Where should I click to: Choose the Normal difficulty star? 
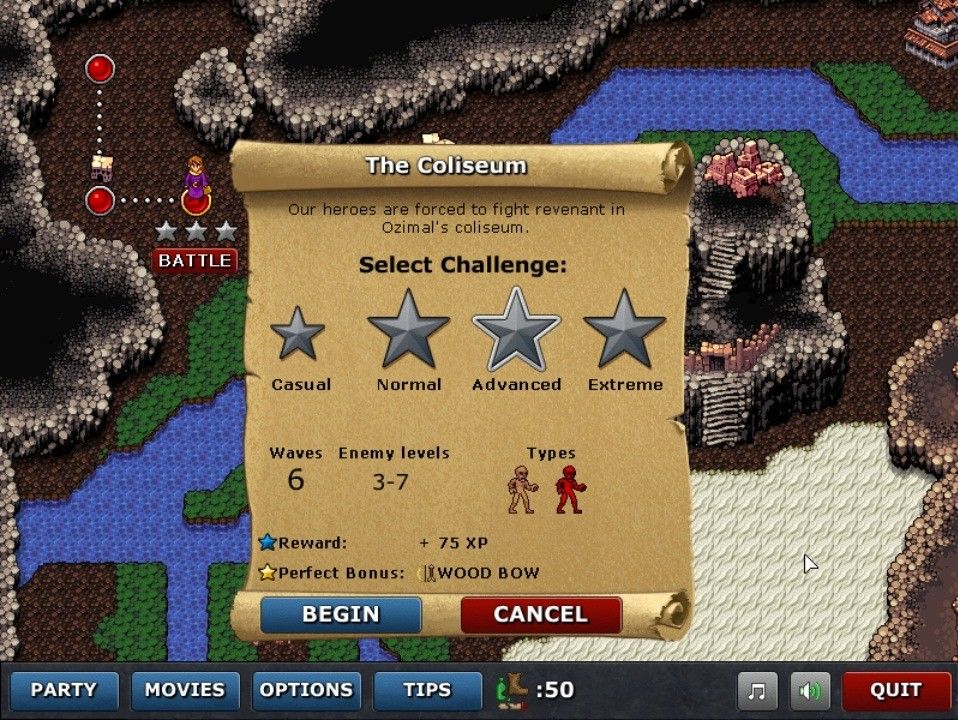point(408,329)
